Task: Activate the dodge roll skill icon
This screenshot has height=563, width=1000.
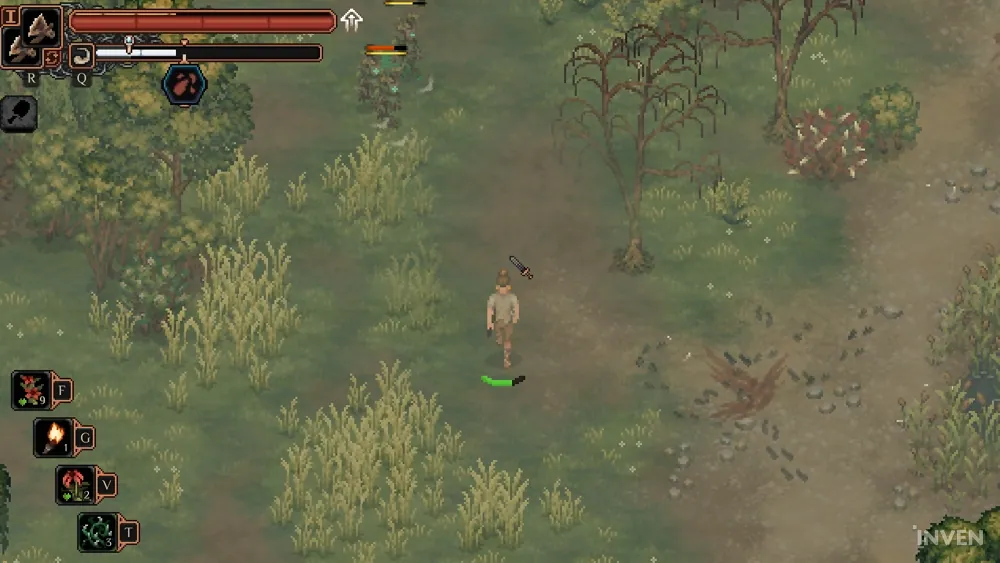Action: pos(82,54)
